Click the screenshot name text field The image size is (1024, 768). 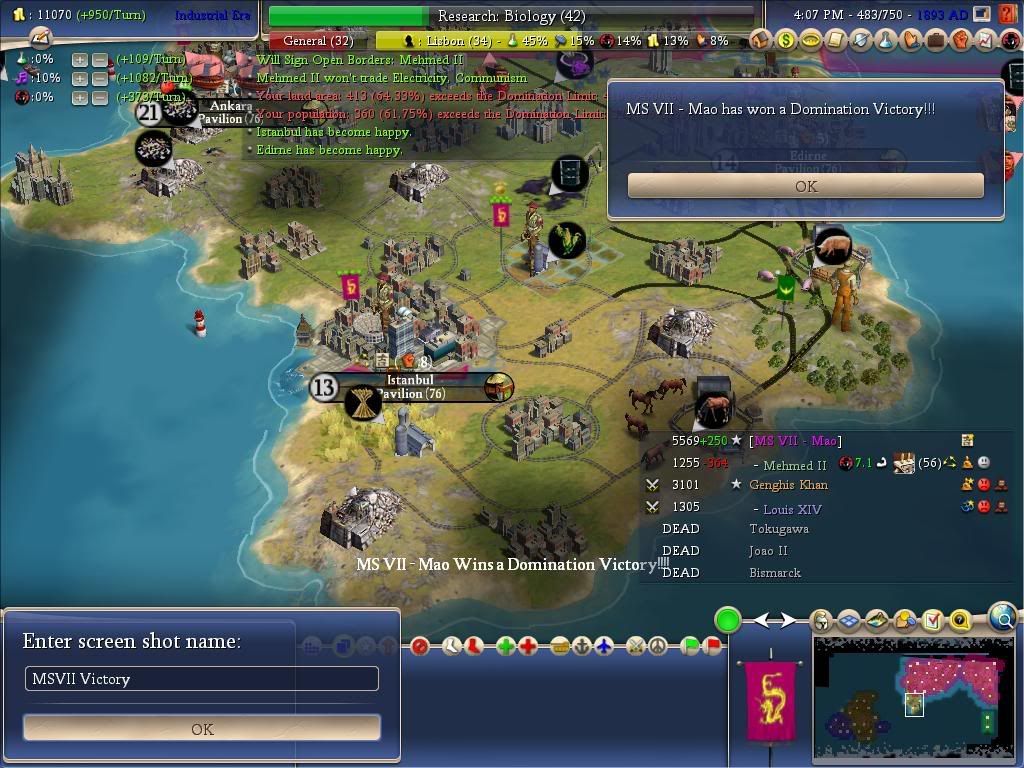(202, 679)
